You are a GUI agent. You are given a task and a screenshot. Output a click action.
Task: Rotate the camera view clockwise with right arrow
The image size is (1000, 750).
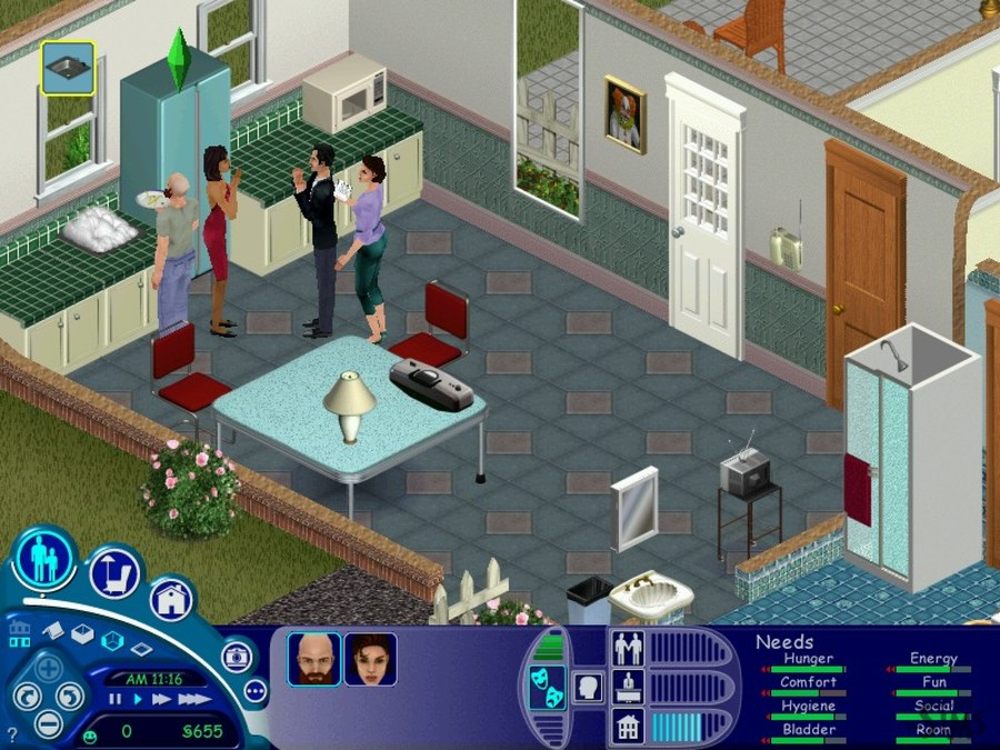[x=69, y=695]
